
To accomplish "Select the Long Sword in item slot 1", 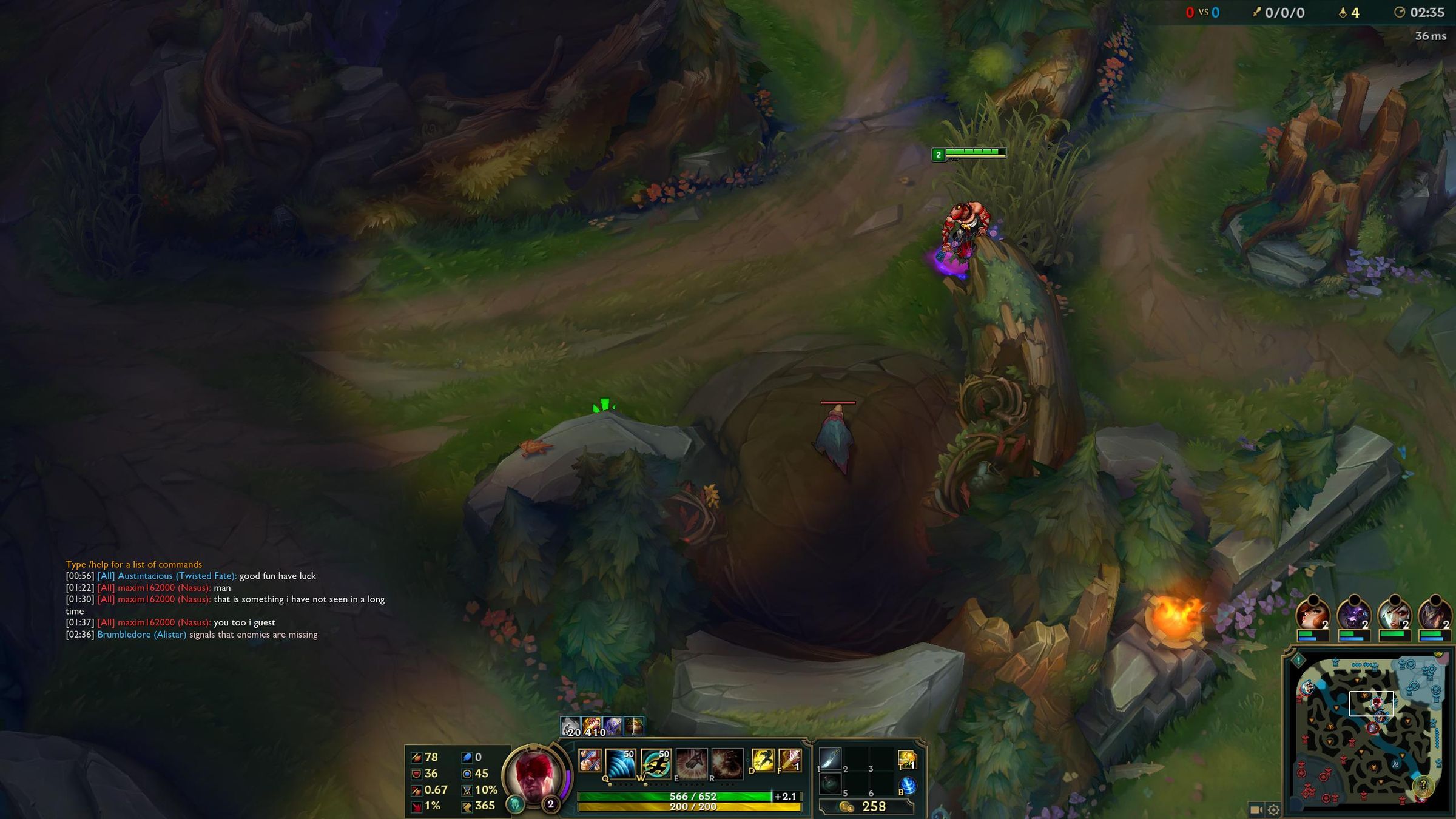I will (830, 759).
